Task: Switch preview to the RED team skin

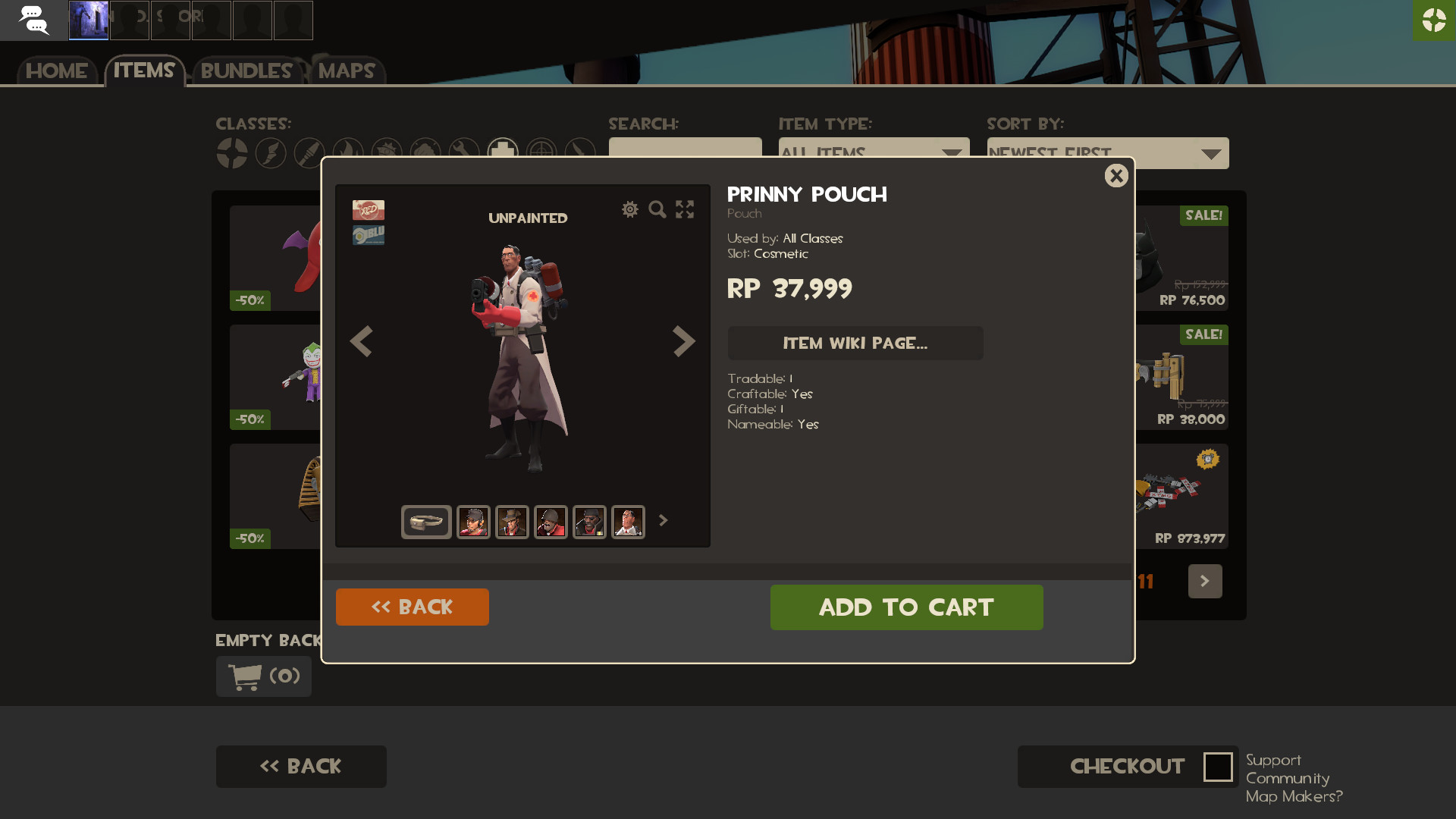Action: point(367,210)
